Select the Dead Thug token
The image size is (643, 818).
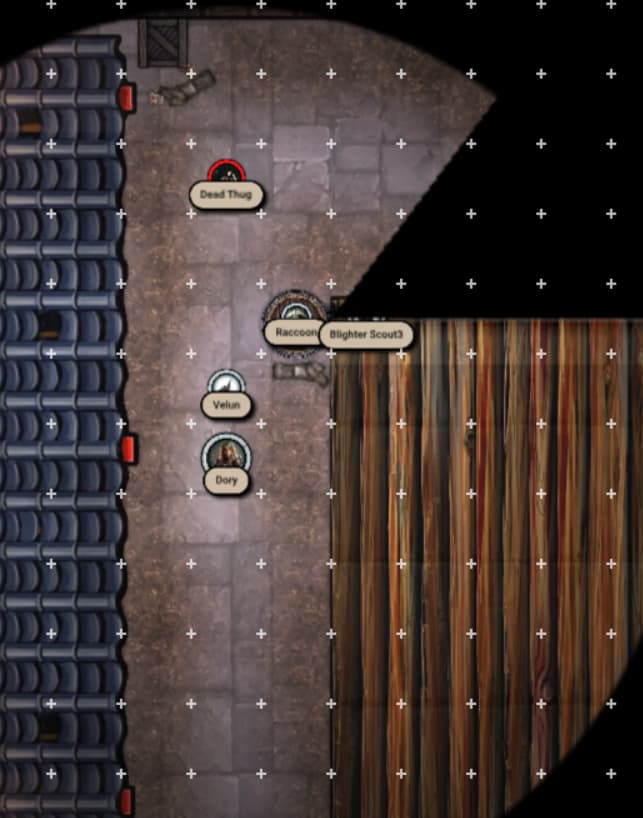226,174
